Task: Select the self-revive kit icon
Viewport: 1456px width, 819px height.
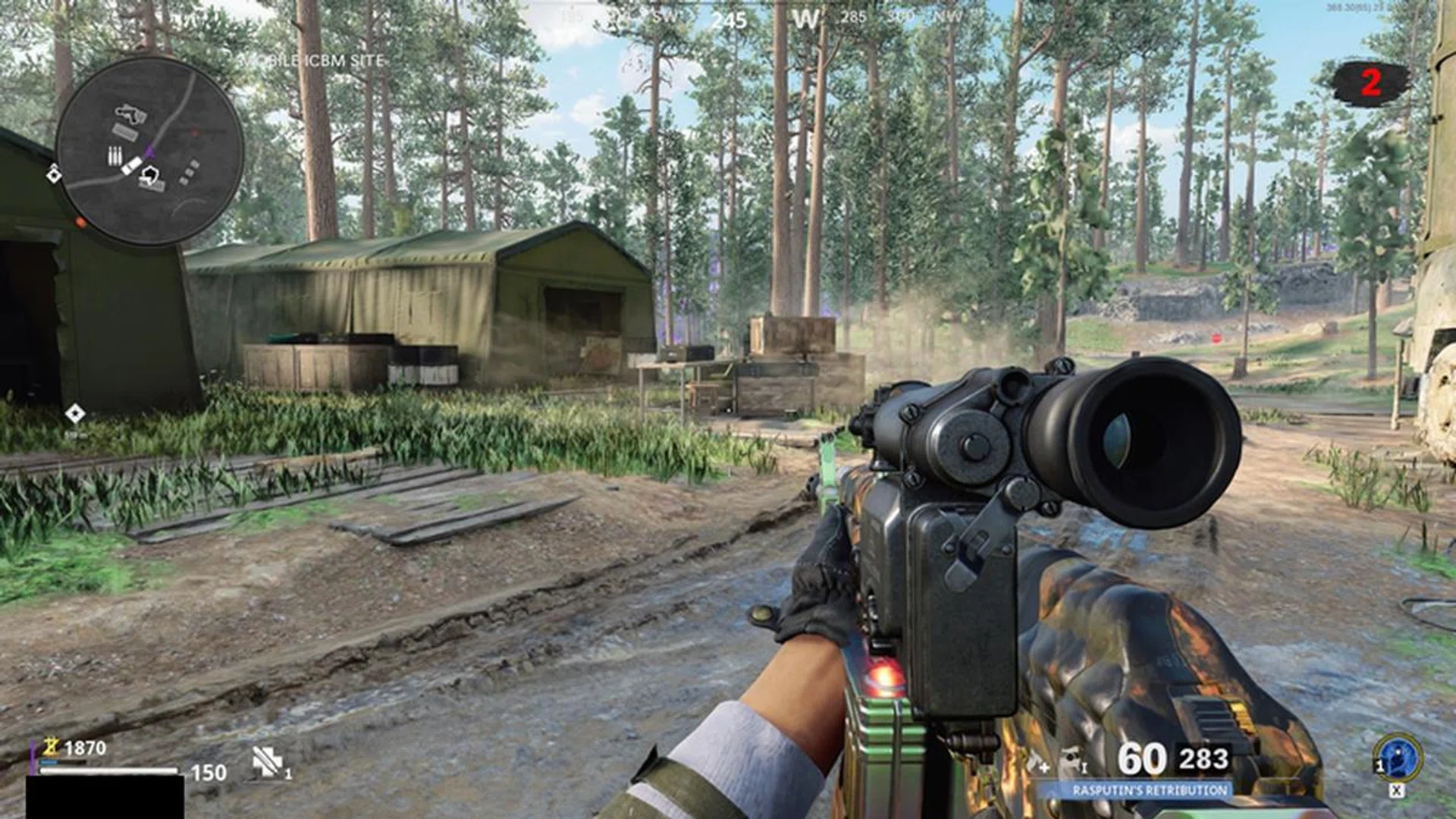Action: point(267,761)
